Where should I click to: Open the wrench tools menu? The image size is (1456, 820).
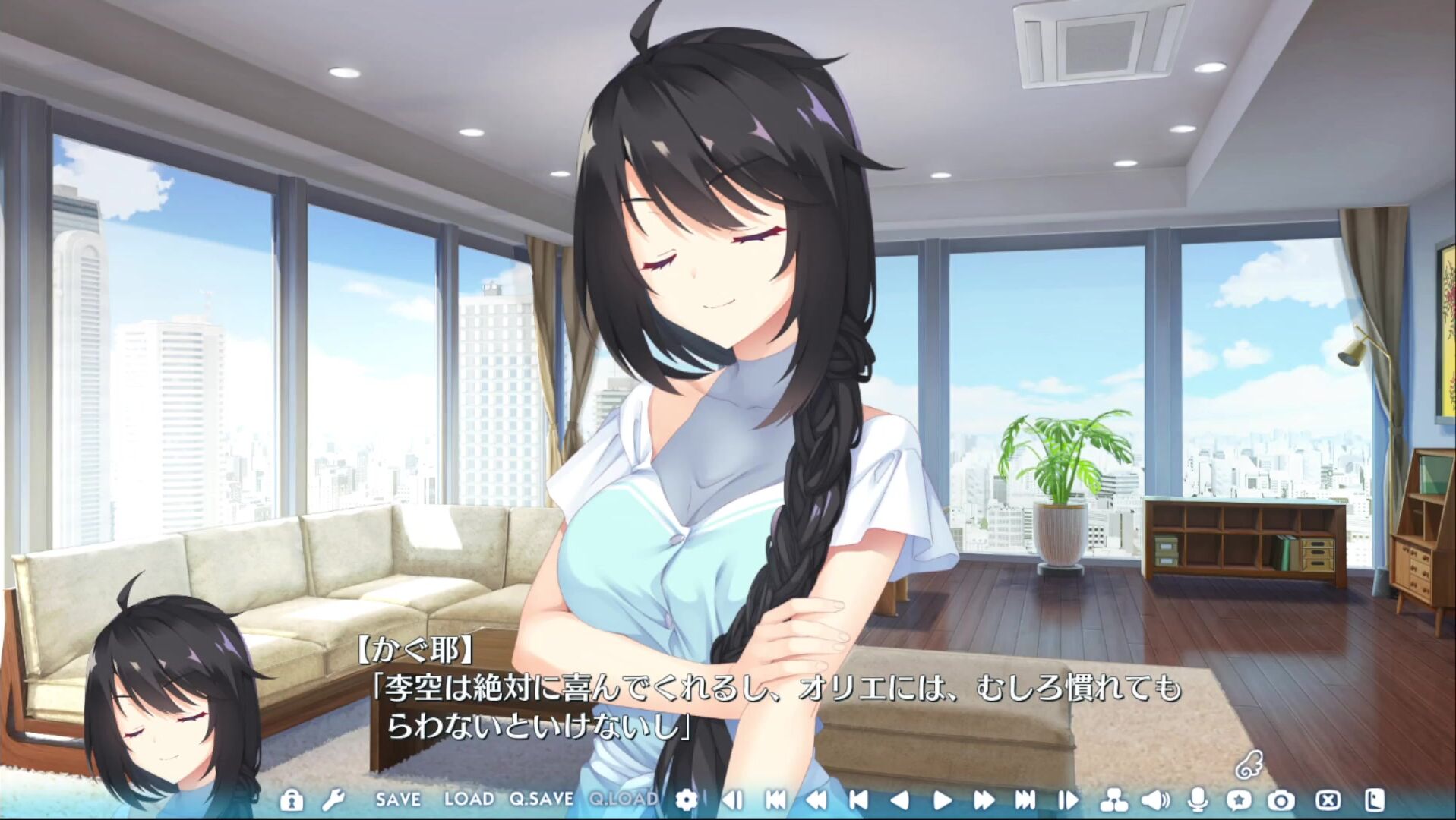pos(333,800)
